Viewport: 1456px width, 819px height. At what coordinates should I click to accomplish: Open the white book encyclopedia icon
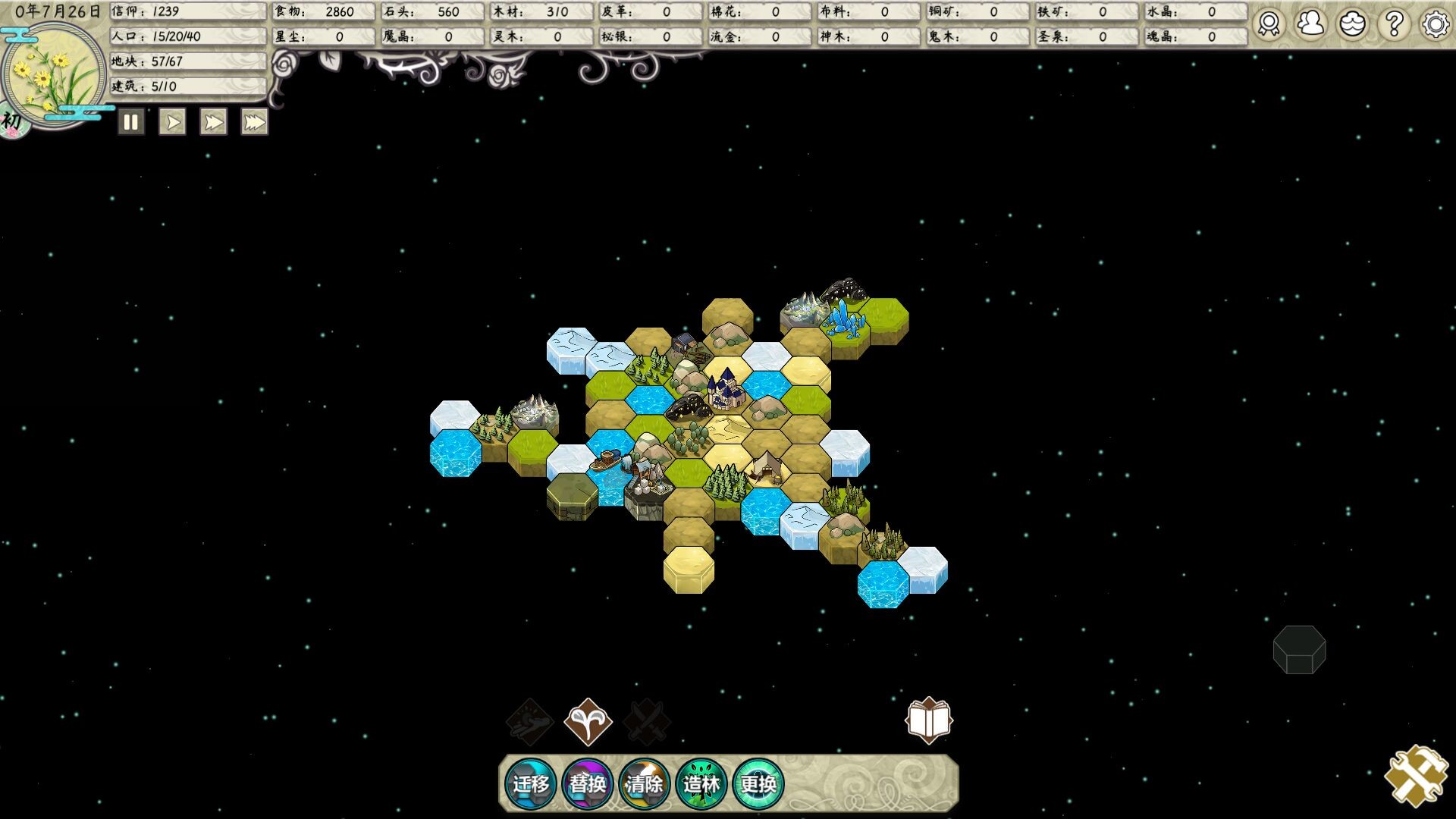(x=929, y=720)
